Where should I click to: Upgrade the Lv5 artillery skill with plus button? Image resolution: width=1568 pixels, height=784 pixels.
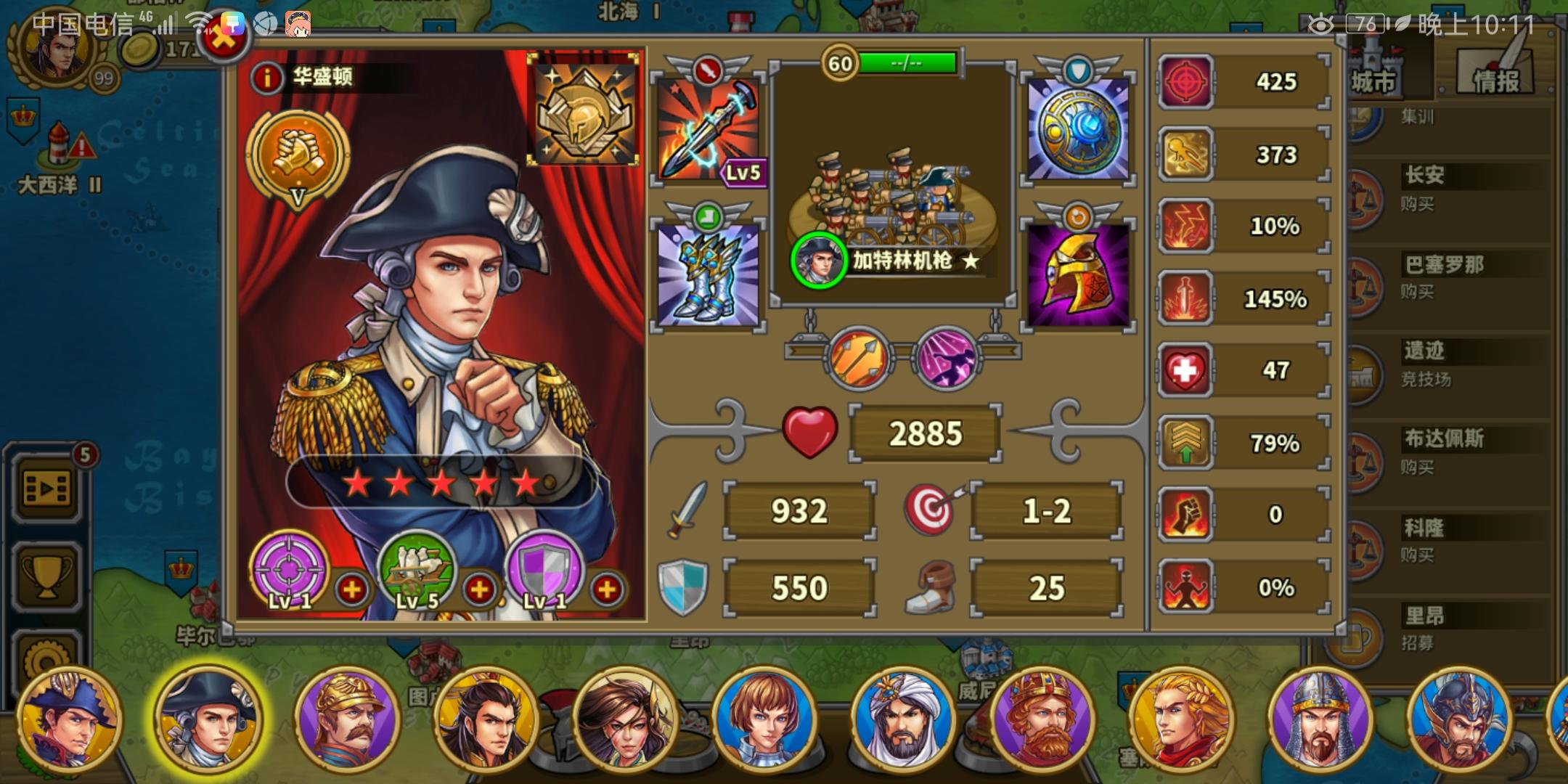click(480, 589)
